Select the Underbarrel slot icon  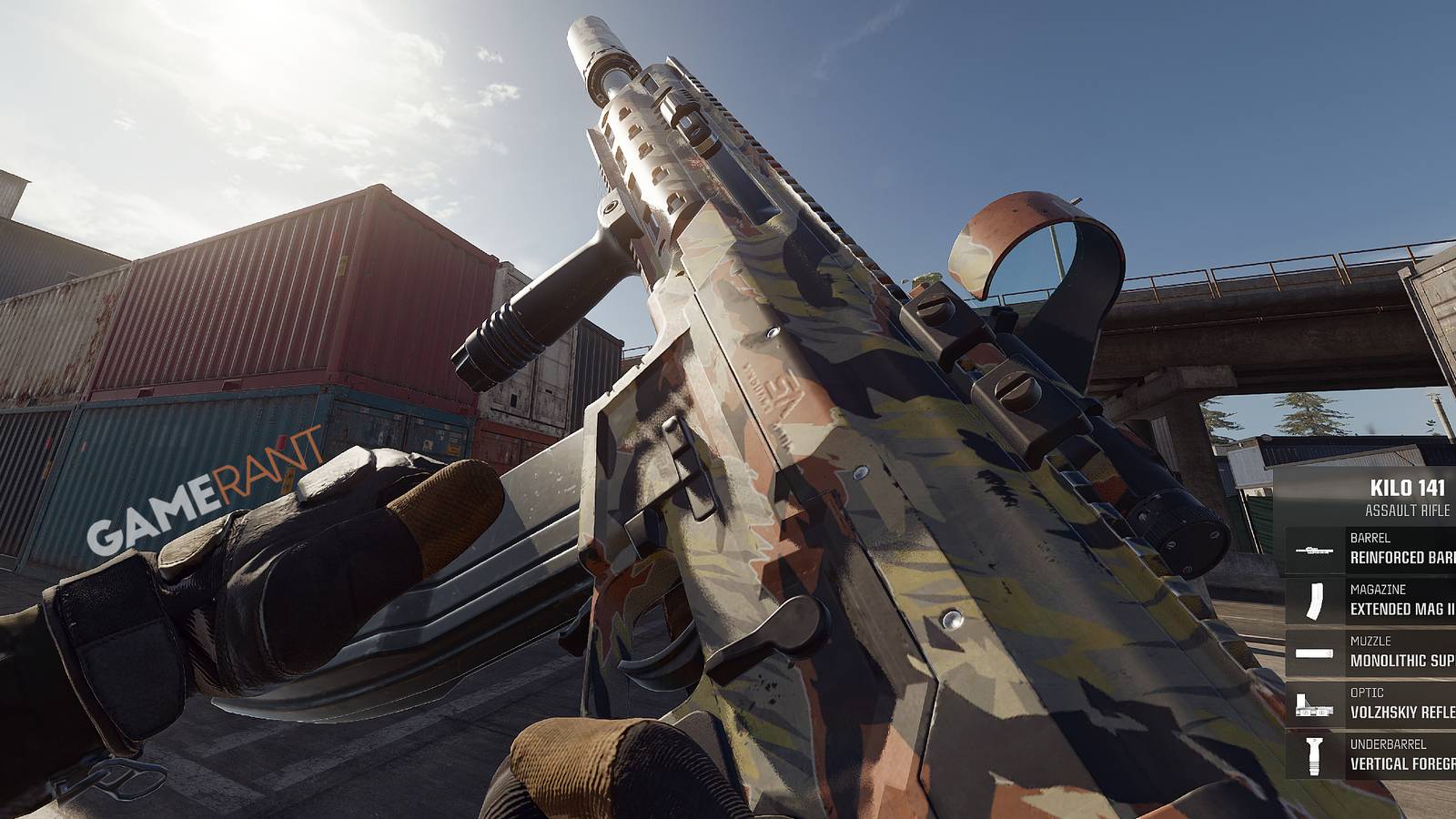point(1313,753)
